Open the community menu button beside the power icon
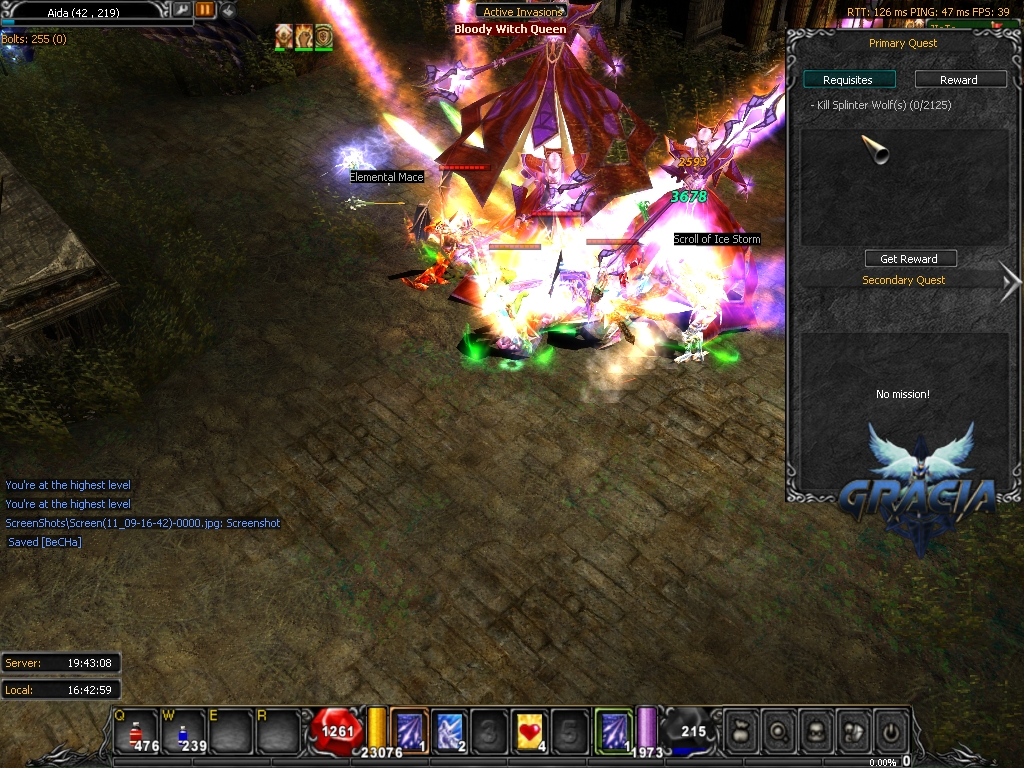Image resolution: width=1024 pixels, height=768 pixels. pos(853,731)
